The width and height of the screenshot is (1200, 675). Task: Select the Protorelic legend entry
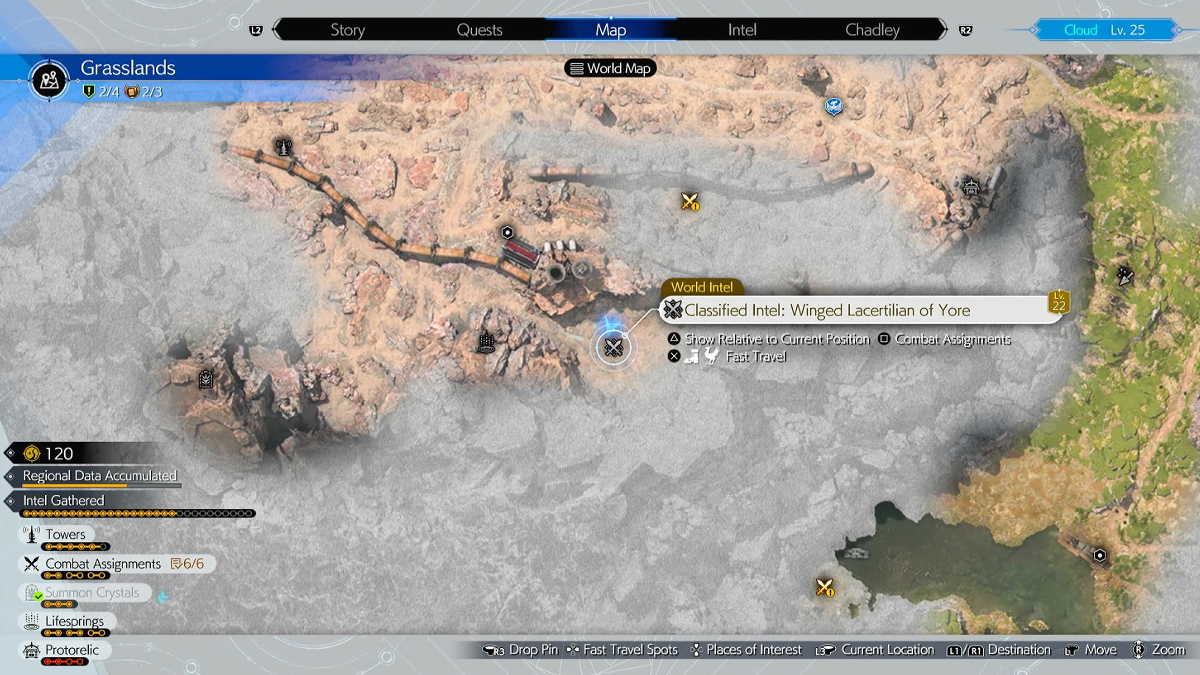click(x=68, y=651)
